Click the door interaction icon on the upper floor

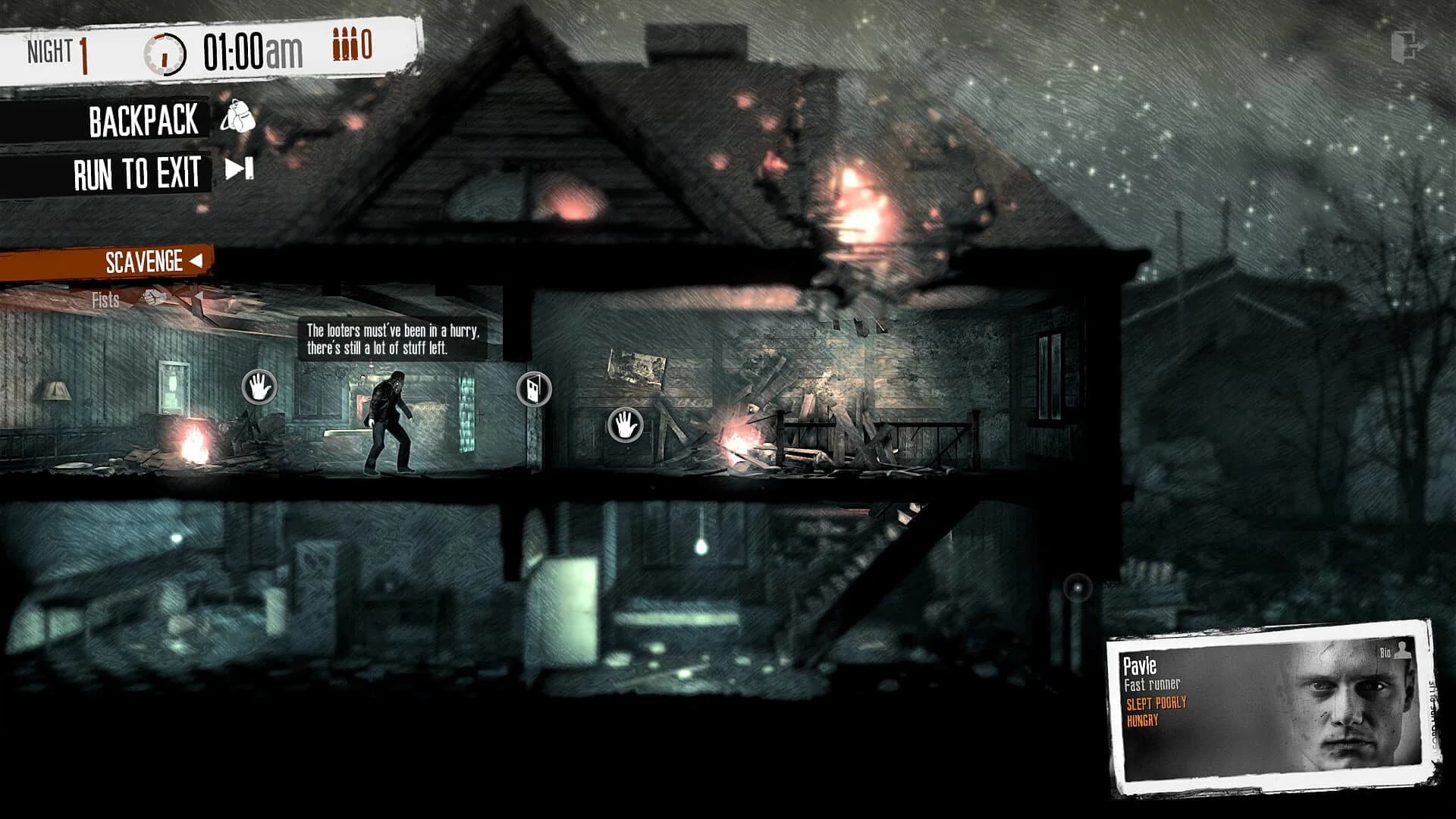(534, 389)
